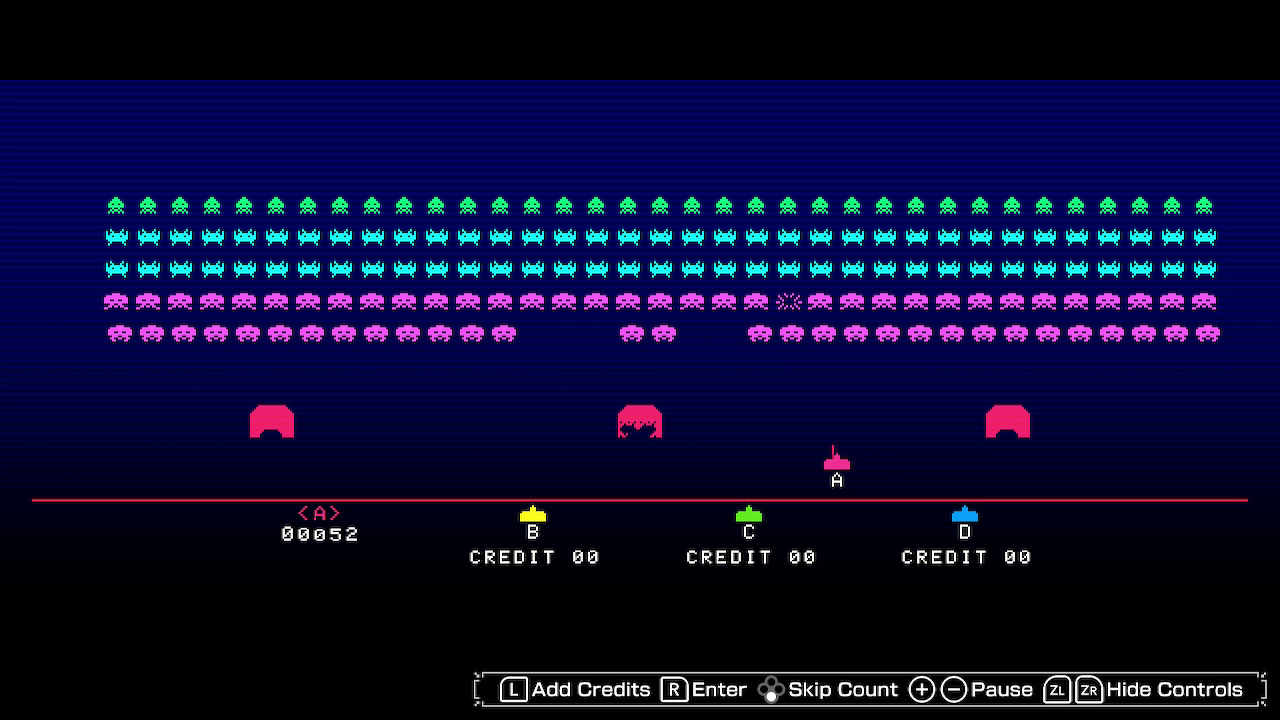Select the green player C cannon icon
This screenshot has width=1280, height=720.
(748, 514)
